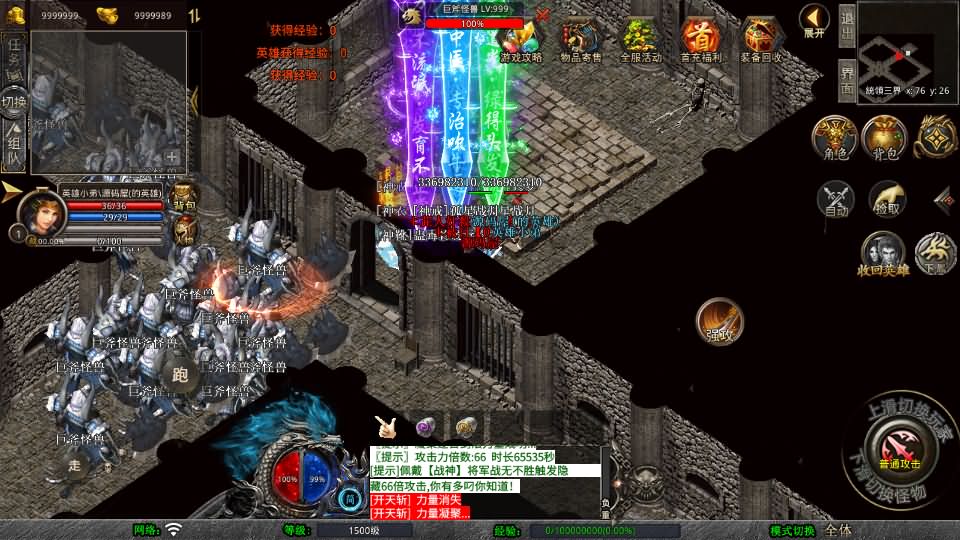Click the 界面 interface button
Viewport: 960px width, 540px height.
point(846,79)
